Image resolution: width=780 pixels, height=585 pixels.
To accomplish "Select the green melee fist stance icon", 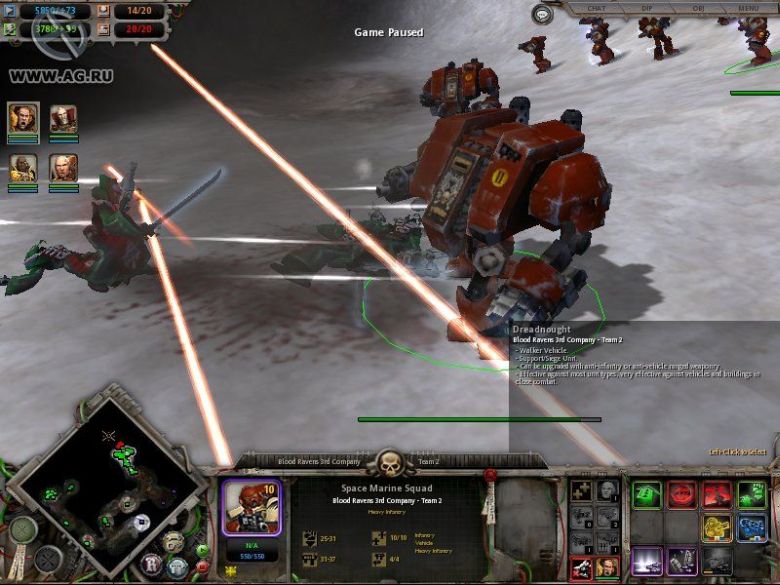I will 752,495.
